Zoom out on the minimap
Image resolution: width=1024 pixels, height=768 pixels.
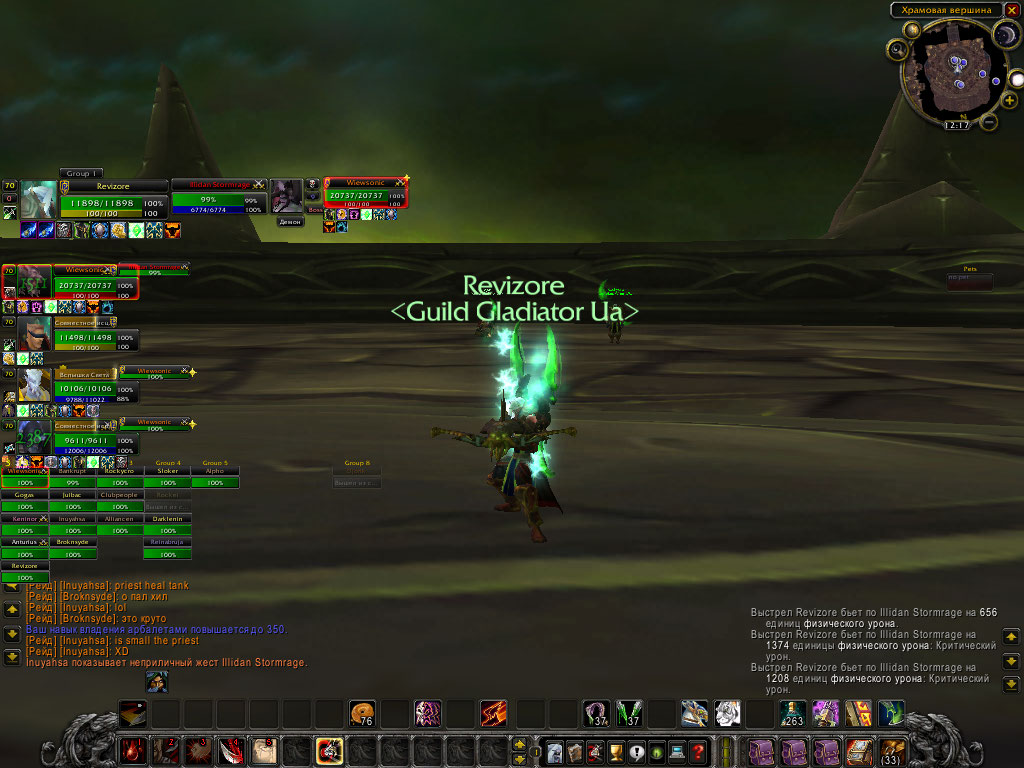point(988,122)
